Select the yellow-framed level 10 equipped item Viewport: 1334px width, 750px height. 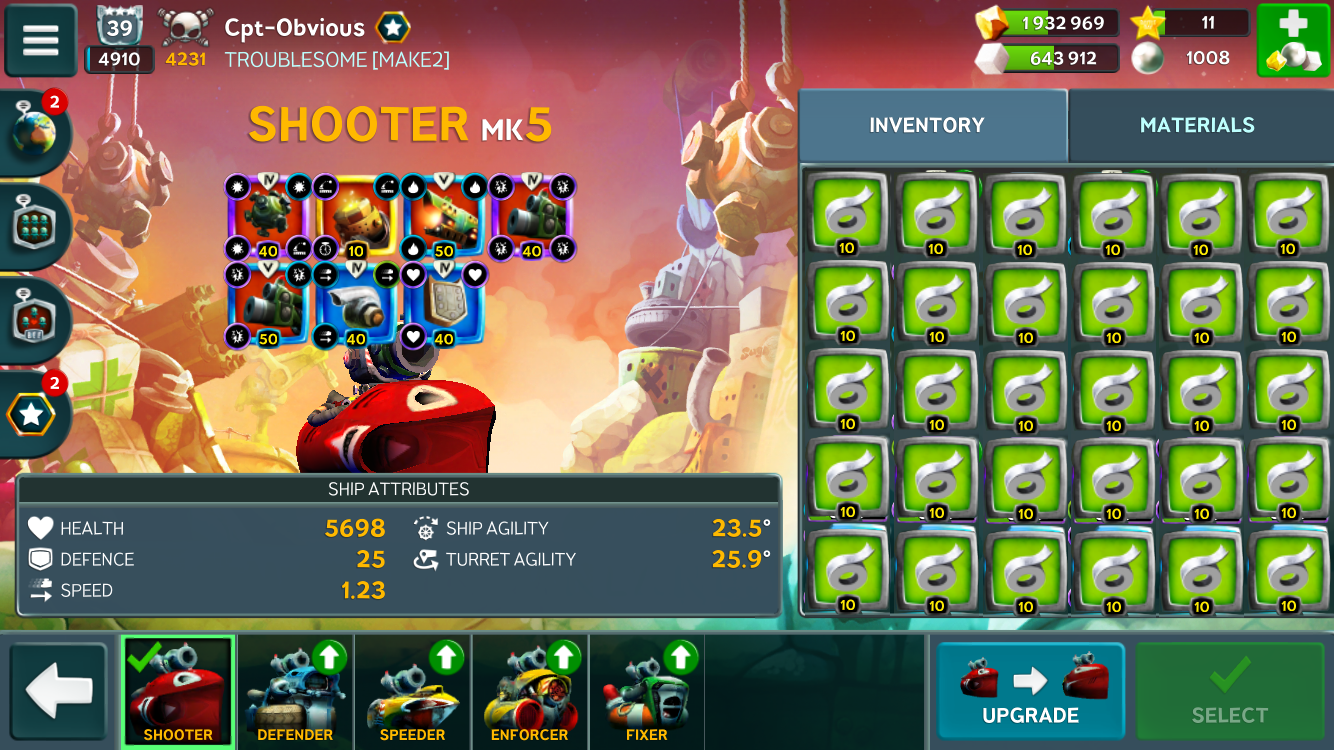point(357,216)
